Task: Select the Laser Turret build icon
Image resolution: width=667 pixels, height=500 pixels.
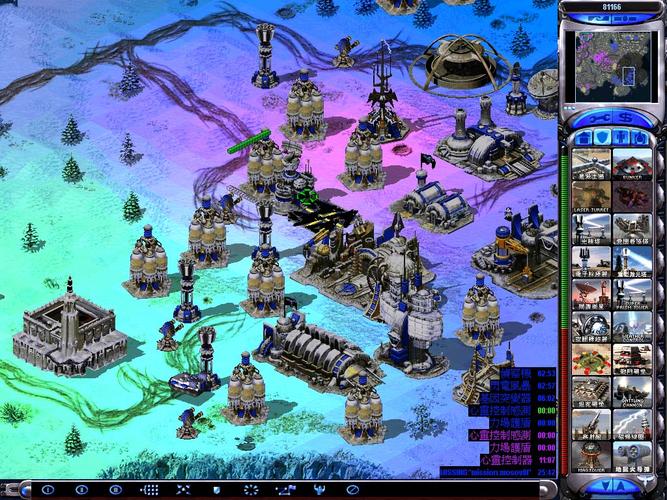Action: coord(592,197)
